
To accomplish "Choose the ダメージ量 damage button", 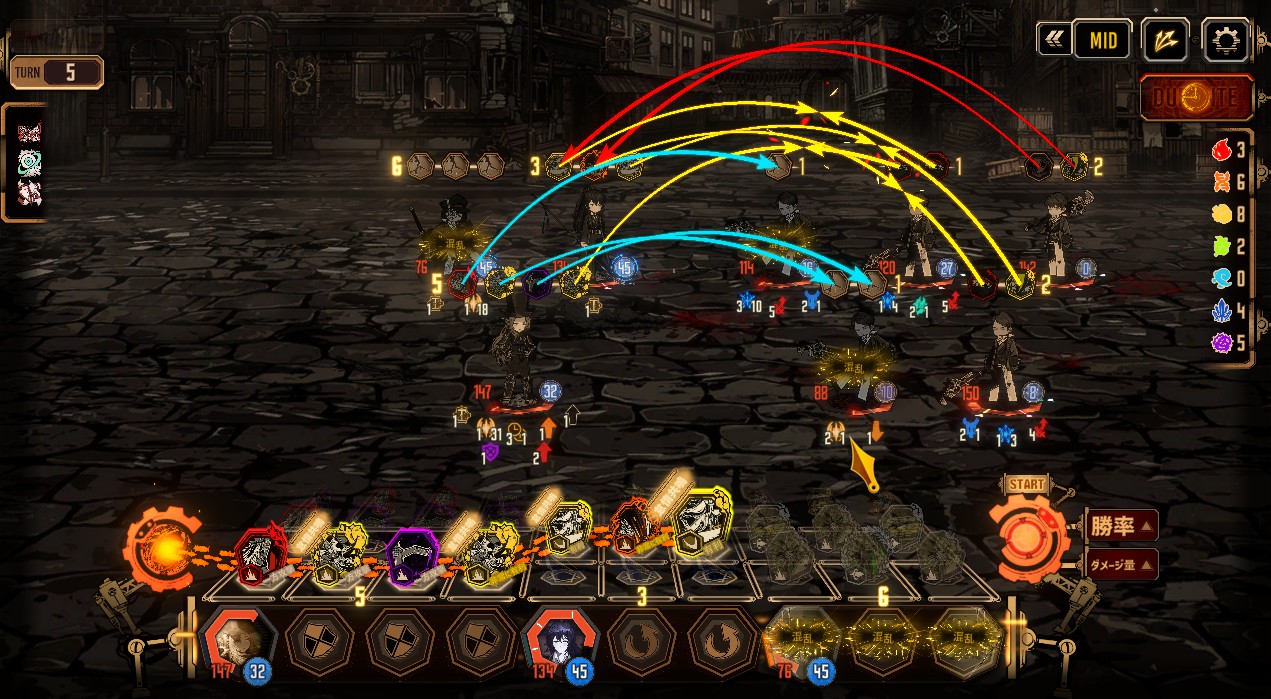I will [x=1121, y=564].
